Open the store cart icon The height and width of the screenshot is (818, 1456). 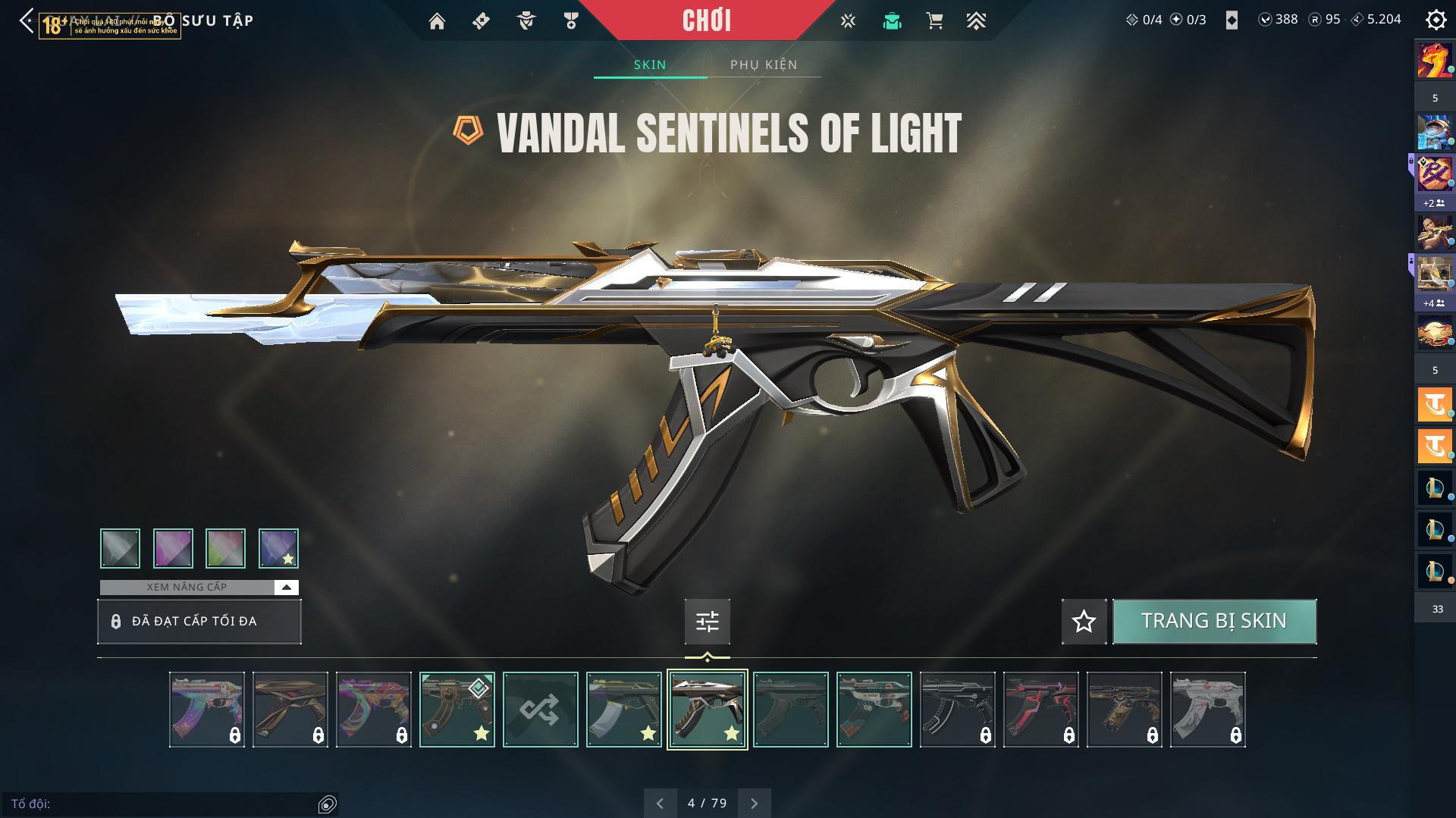pyautogui.click(x=934, y=21)
